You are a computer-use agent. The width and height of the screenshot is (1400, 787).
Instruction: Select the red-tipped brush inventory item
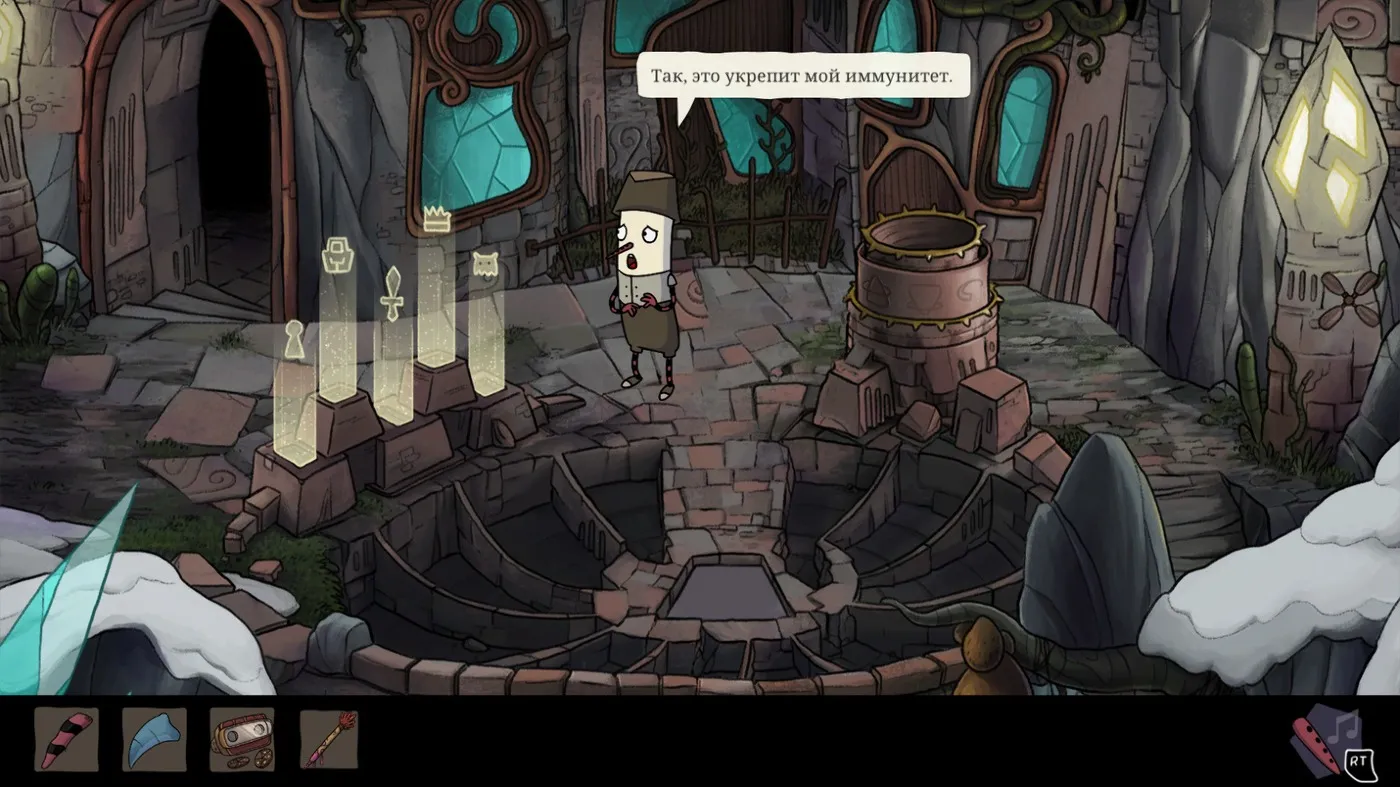[329, 739]
